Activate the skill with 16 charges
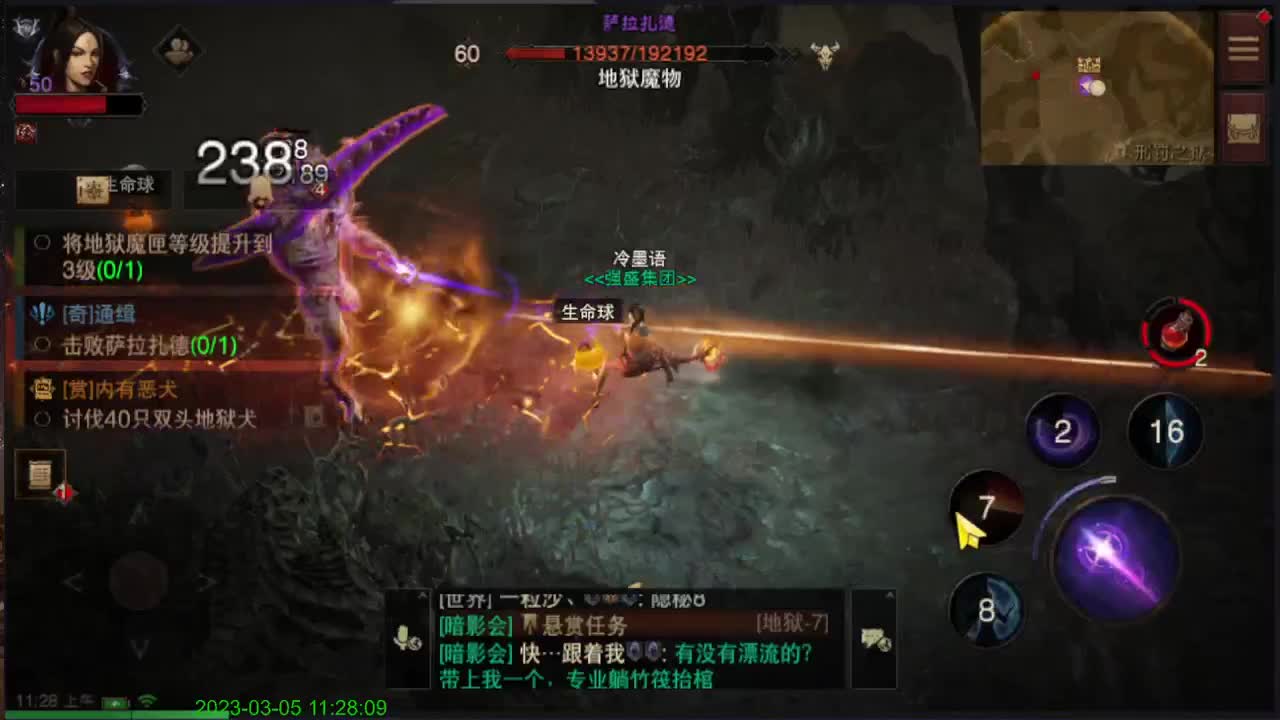Image resolution: width=1280 pixels, height=720 pixels. (1163, 431)
